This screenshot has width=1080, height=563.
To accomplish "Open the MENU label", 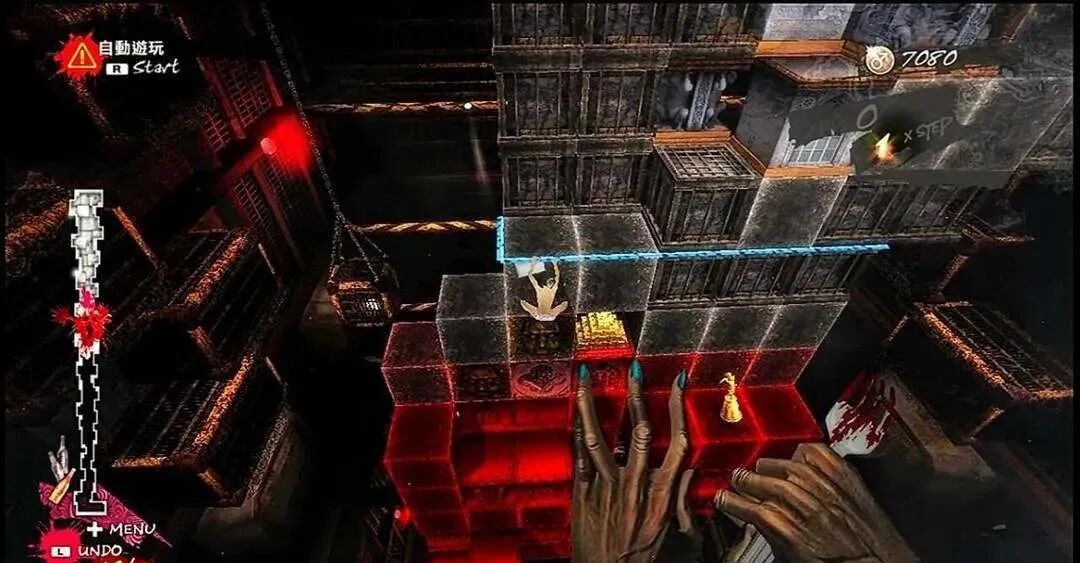I will (132, 528).
